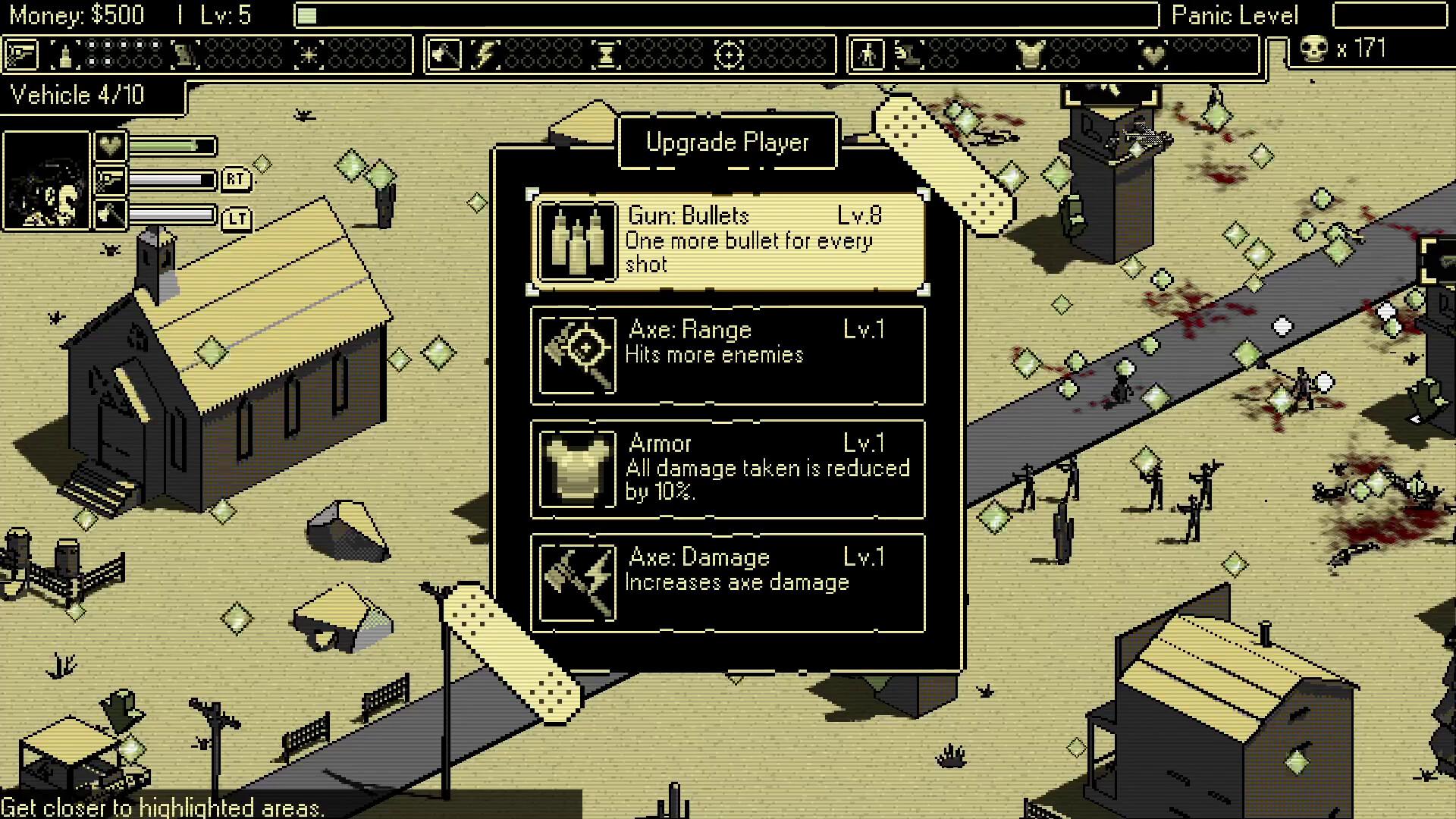Click the Upgrade Player header
Image resolution: width=1456 pixels, height=819 pixels.
coord(726,140)
